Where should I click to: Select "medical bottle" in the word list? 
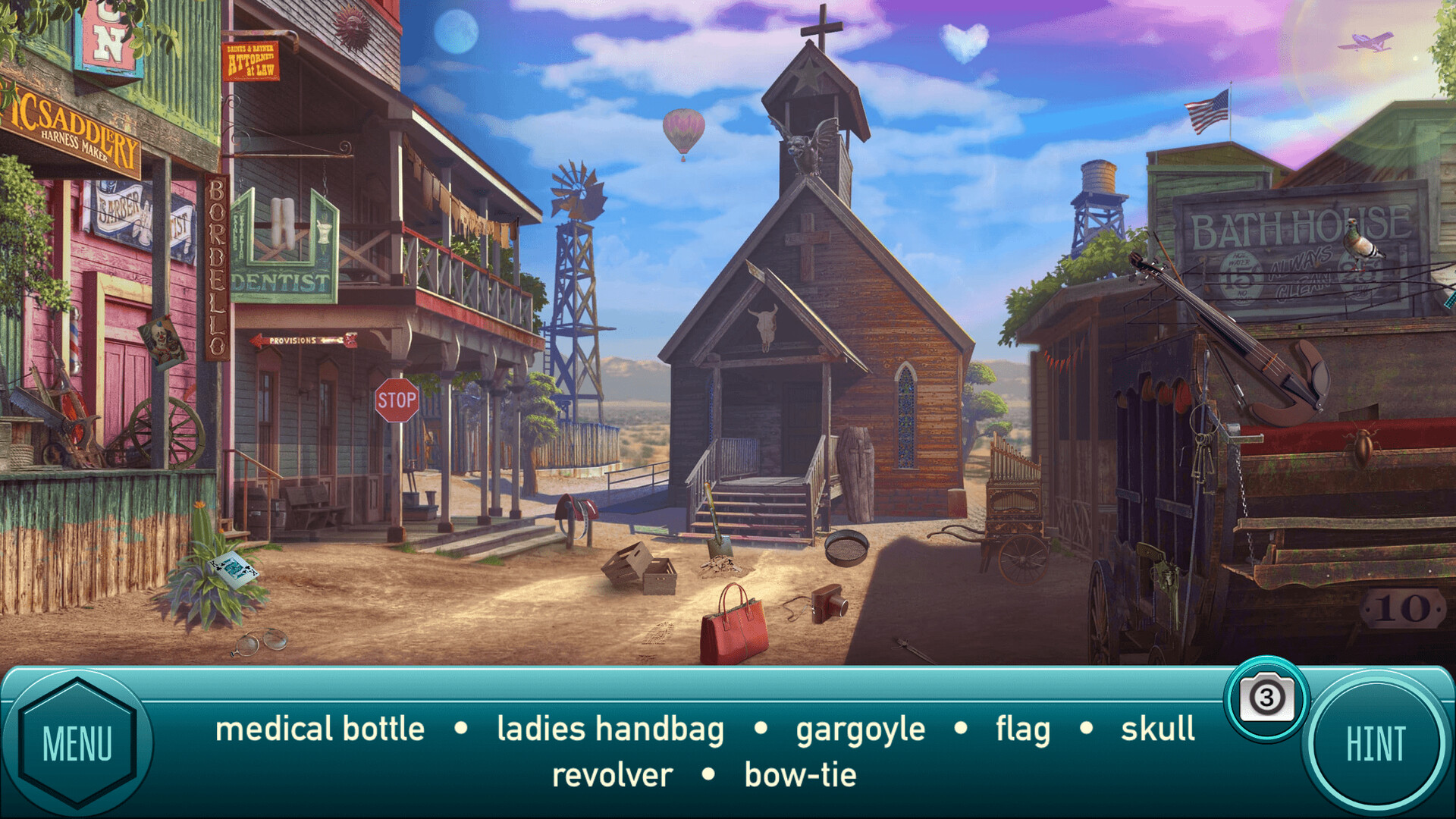(x=318, y=730)
